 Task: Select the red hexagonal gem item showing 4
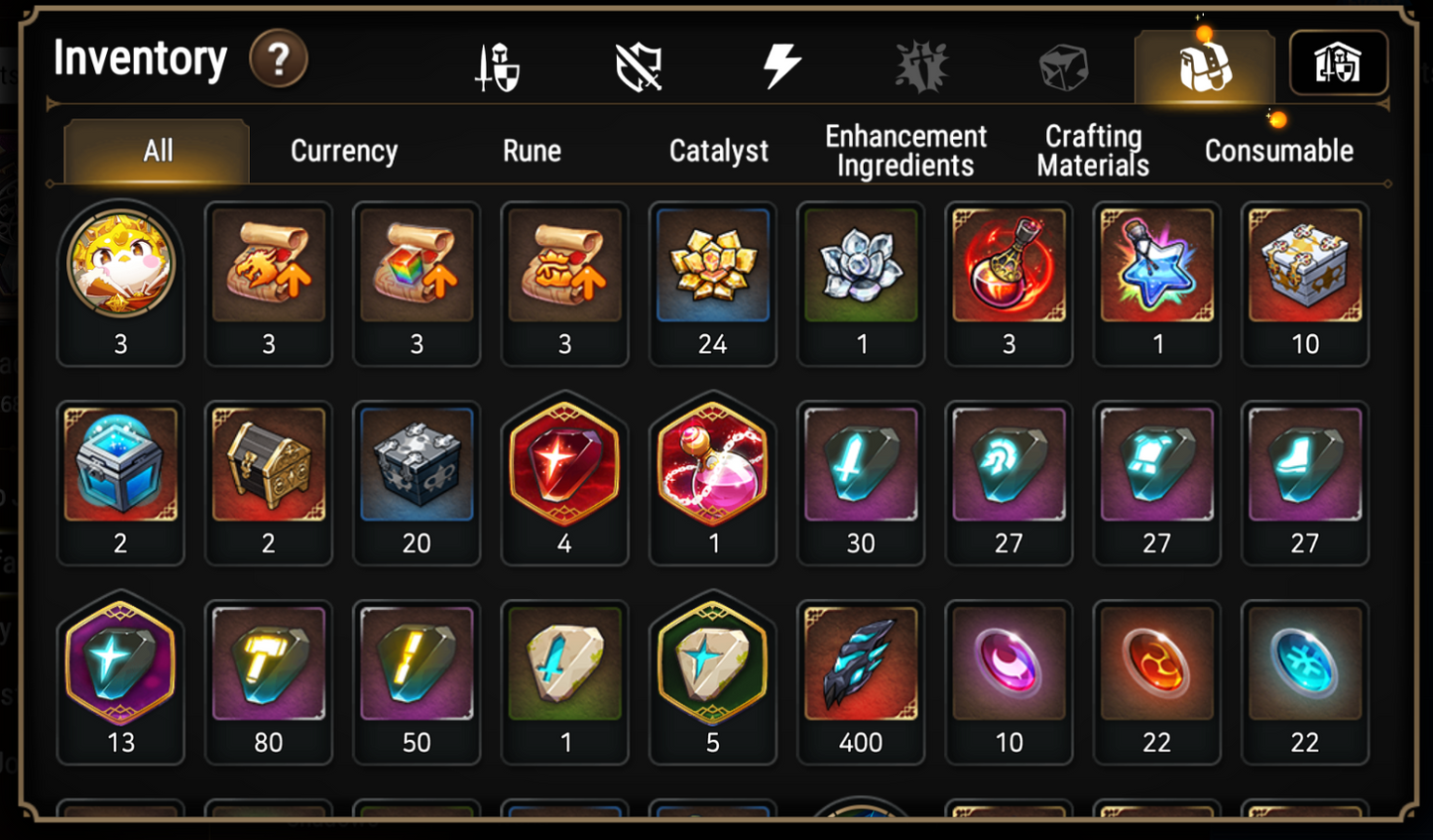tap(564, 464)
